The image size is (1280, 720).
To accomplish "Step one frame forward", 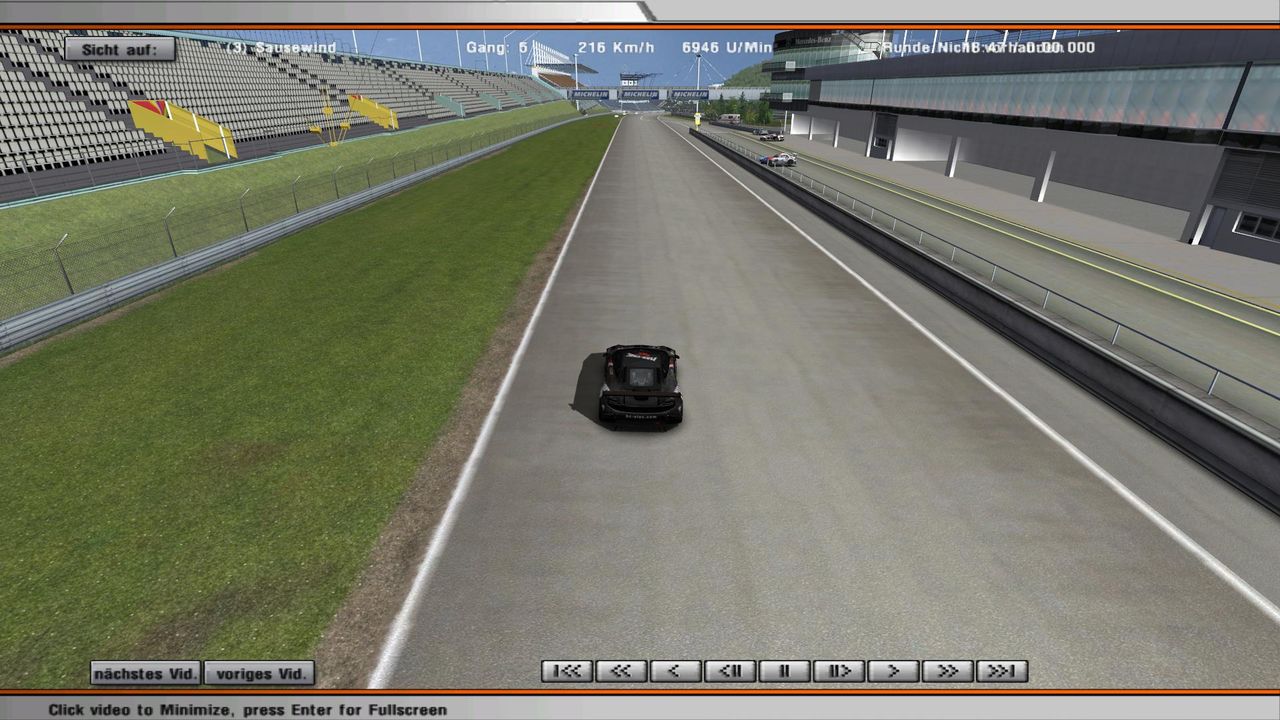I will [x=838, y=671].
